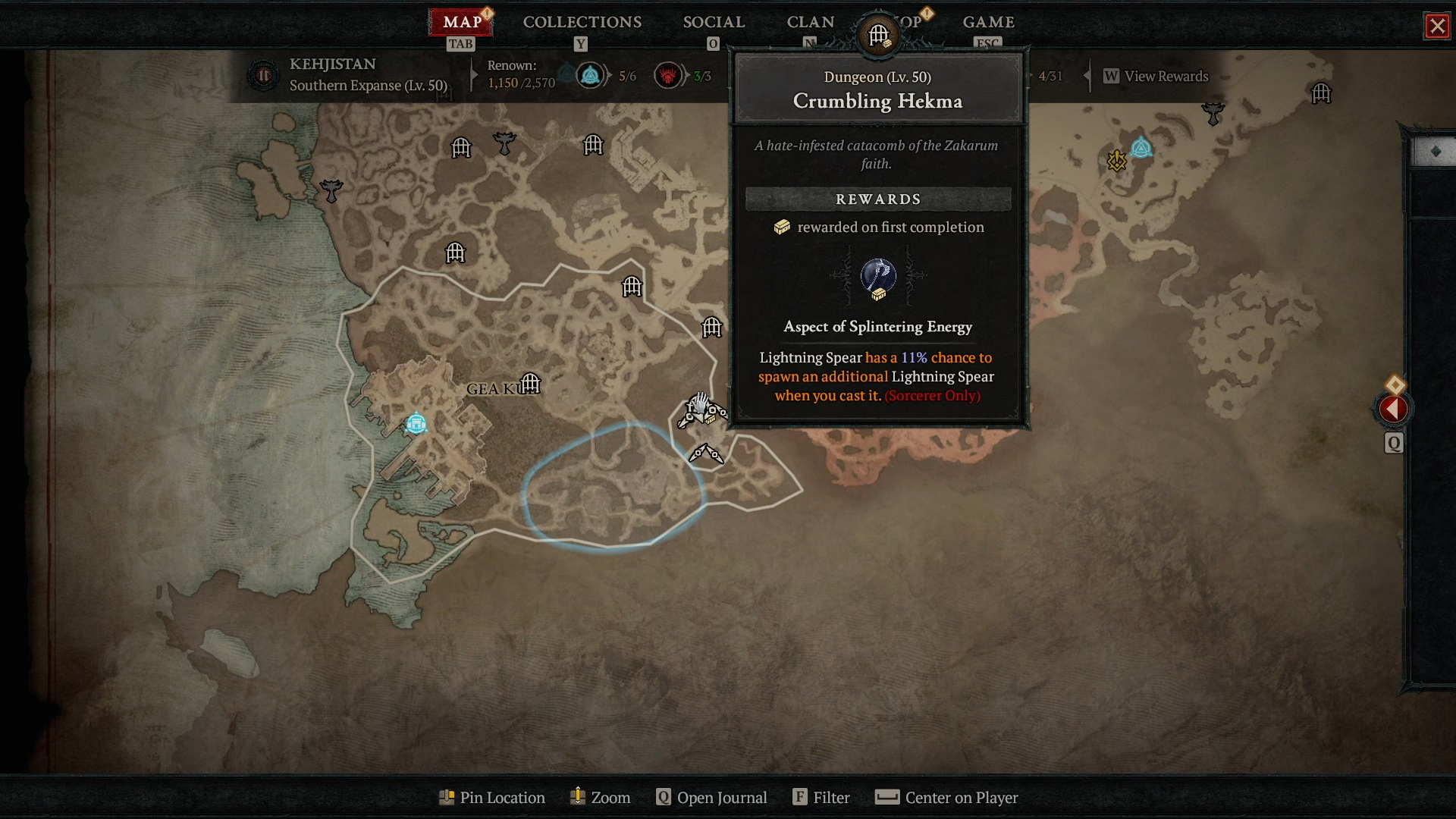Choose Open Journal in the bottom bar
Viewport: 1456px width, 819px height.
tap(711, 798)
